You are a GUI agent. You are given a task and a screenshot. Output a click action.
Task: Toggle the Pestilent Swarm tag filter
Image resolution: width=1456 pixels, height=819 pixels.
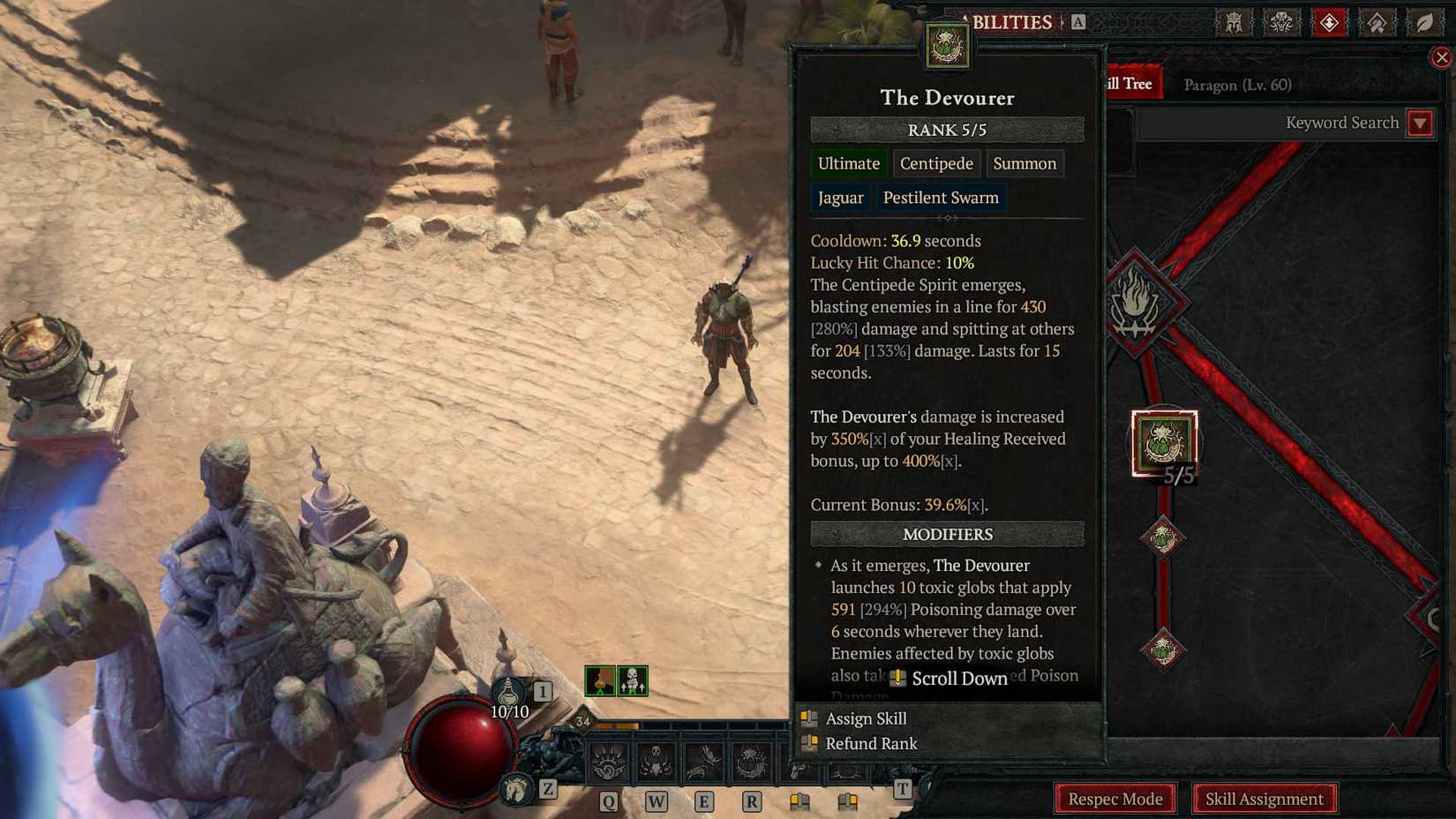click(941, 197)
